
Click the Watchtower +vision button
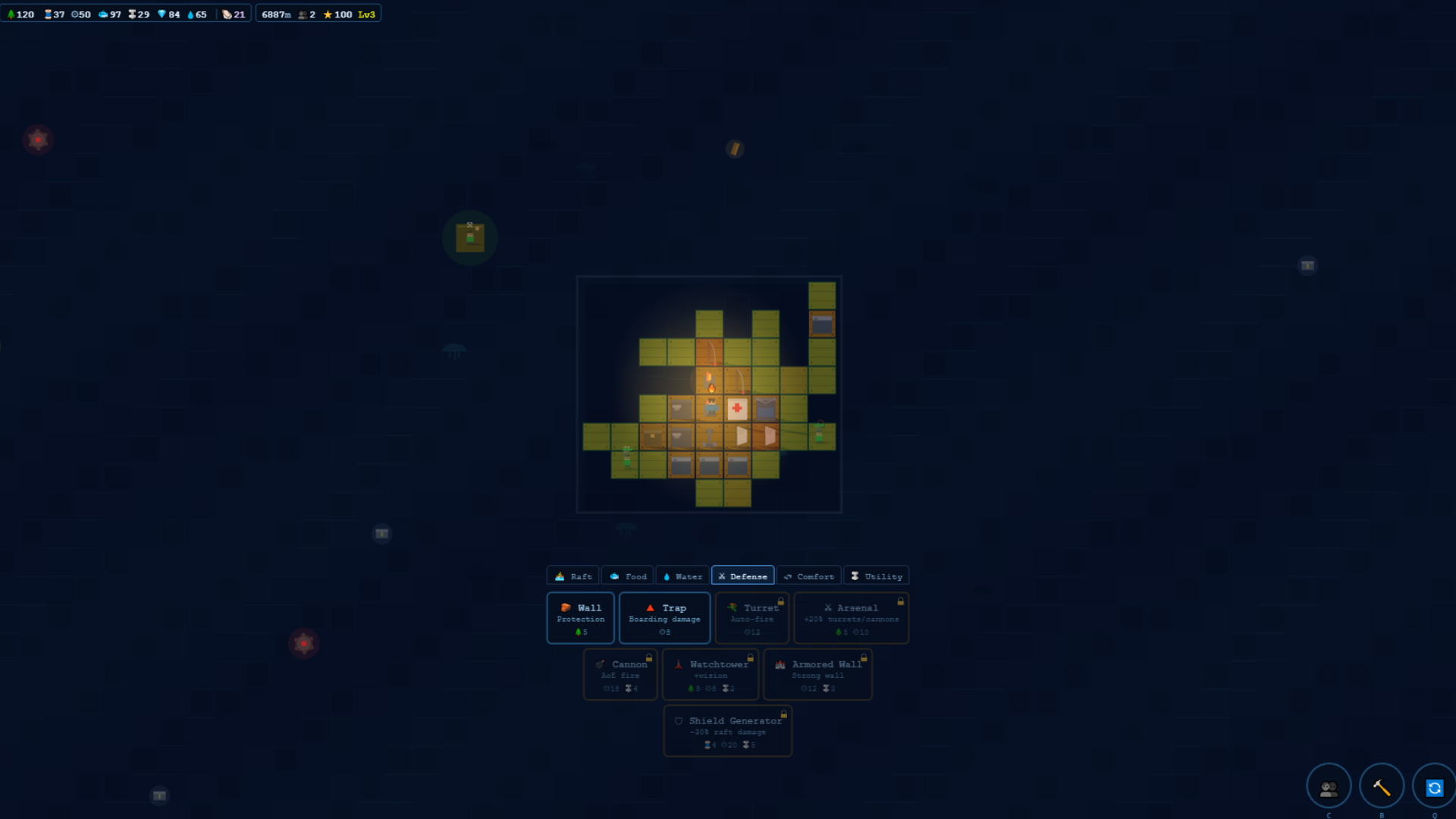(710, 674)
